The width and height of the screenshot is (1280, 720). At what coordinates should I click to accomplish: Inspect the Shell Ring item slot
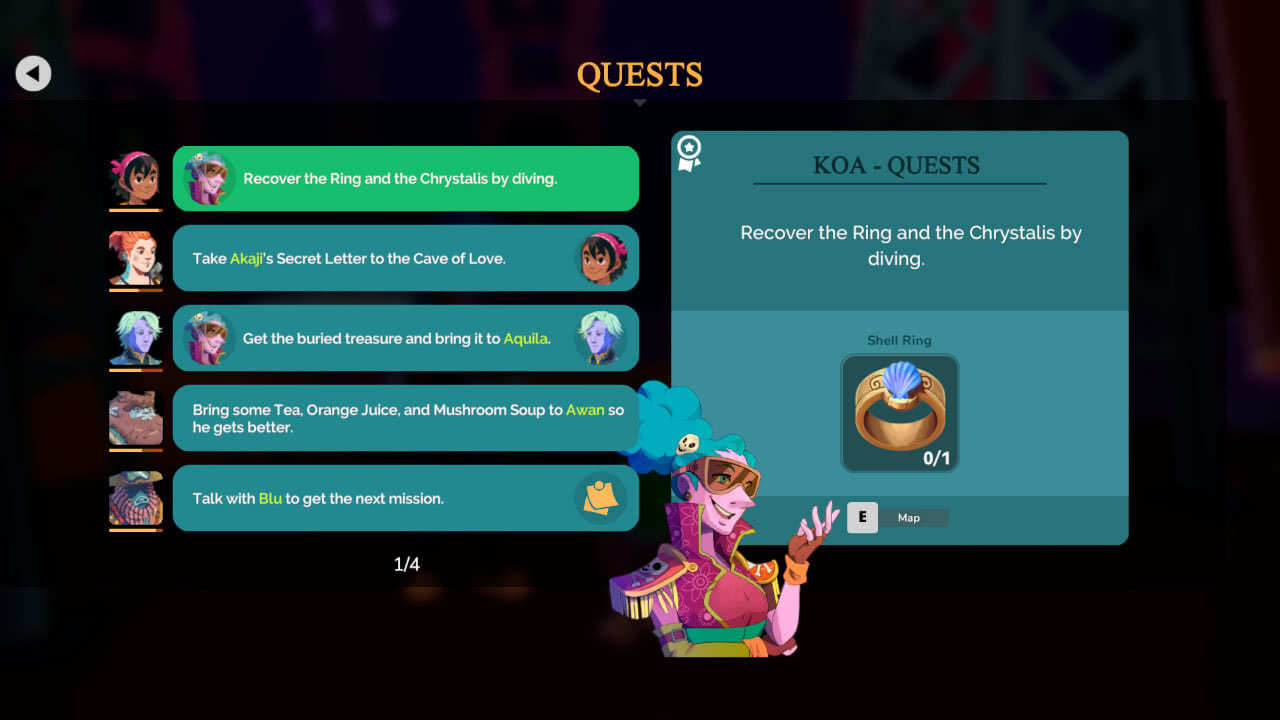(899, 413)
